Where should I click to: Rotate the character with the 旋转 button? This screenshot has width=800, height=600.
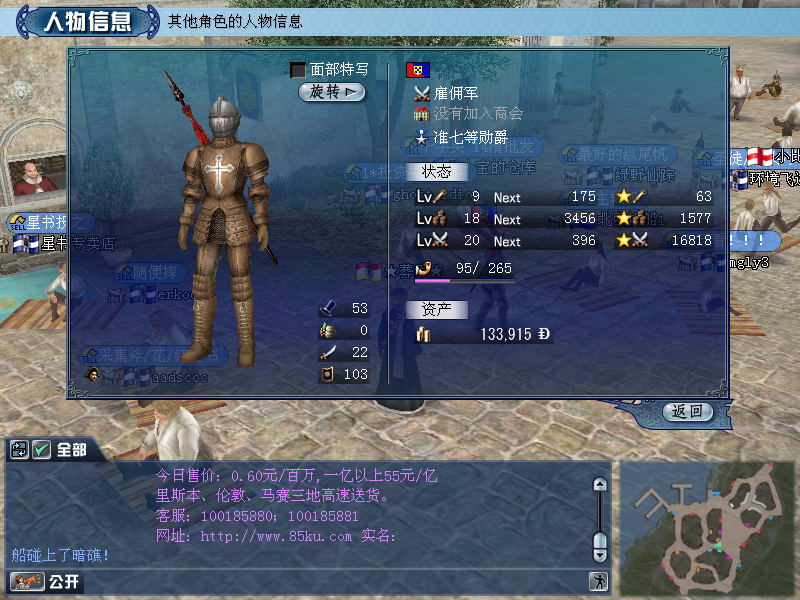click(x=332, y=92)
